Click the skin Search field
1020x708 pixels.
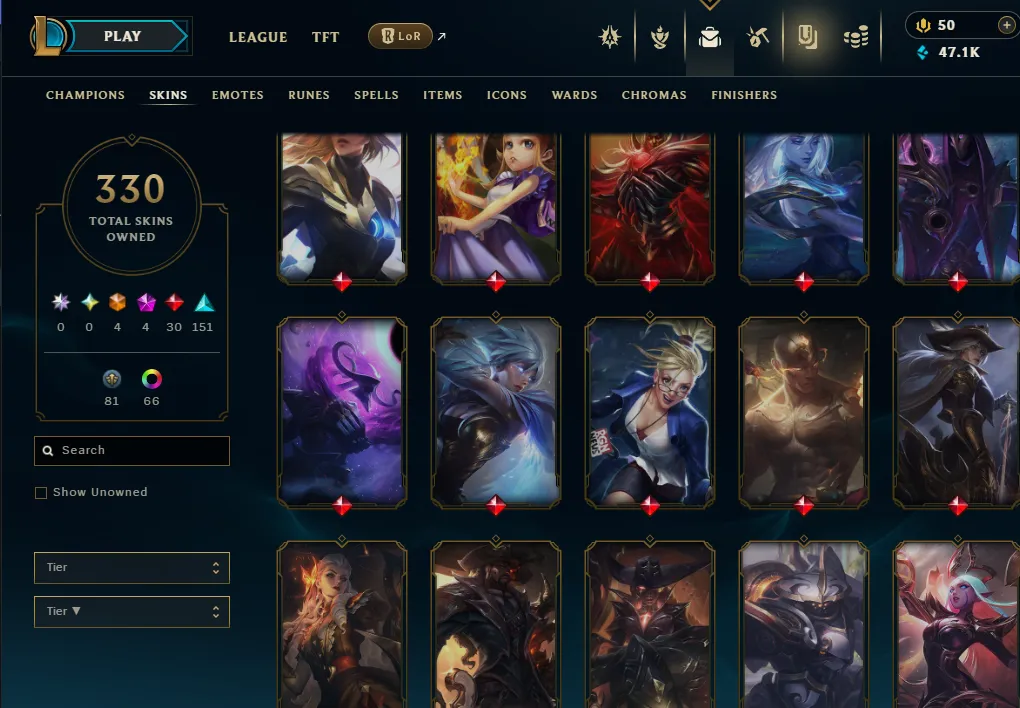pyautogui.click(x=132, y=451)
